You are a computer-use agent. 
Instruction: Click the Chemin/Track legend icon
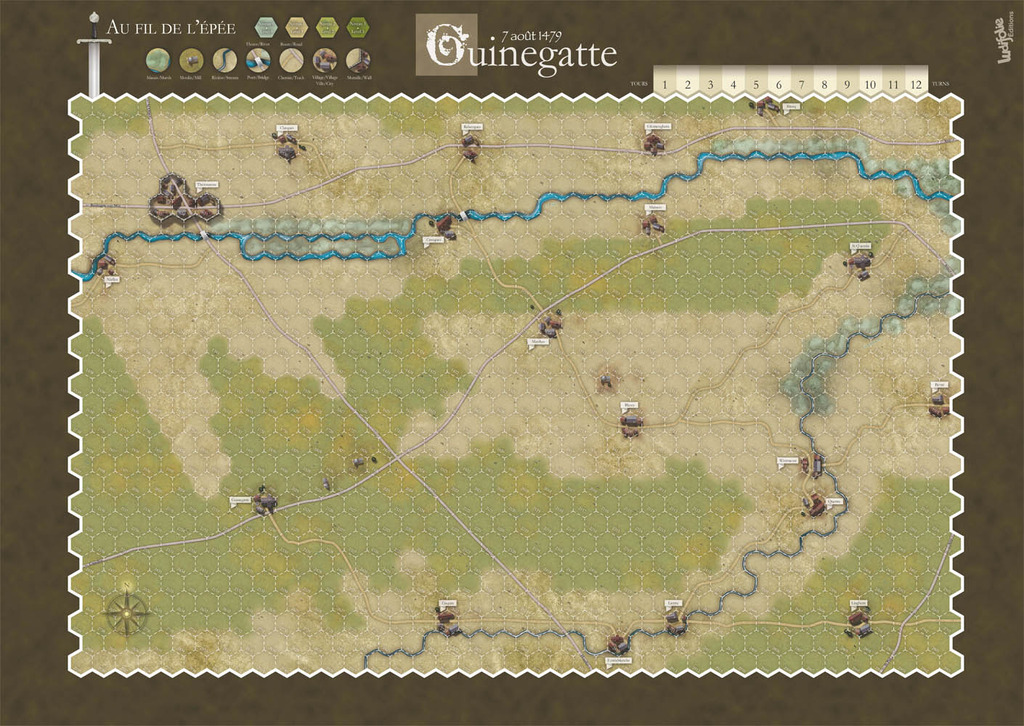(x=291, y=60)
